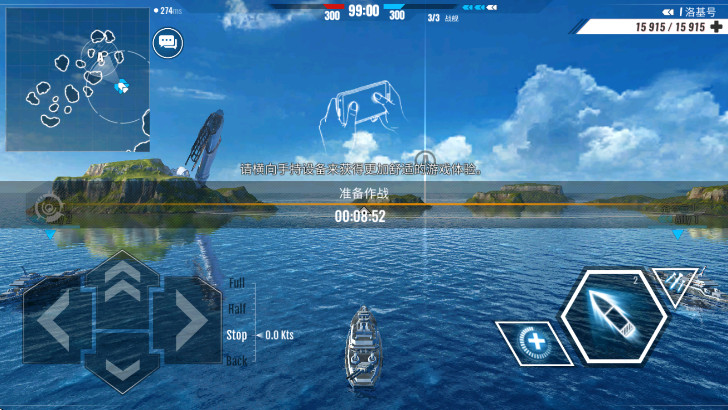Open the chat bubble icon
Screen dimensions: 728x410
(166, 42)
